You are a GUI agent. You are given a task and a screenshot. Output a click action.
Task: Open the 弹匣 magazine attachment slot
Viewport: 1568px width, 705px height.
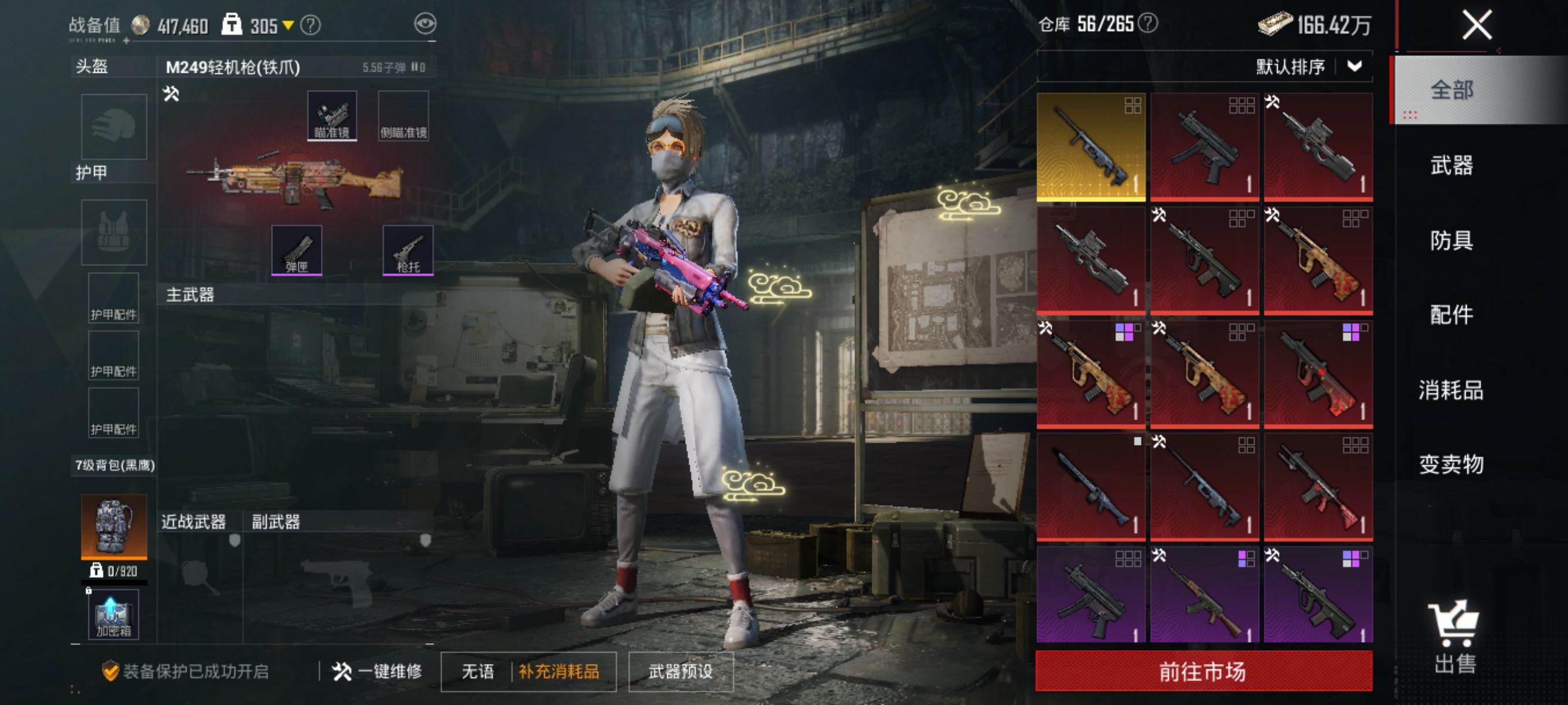click(x=297, y=250)
